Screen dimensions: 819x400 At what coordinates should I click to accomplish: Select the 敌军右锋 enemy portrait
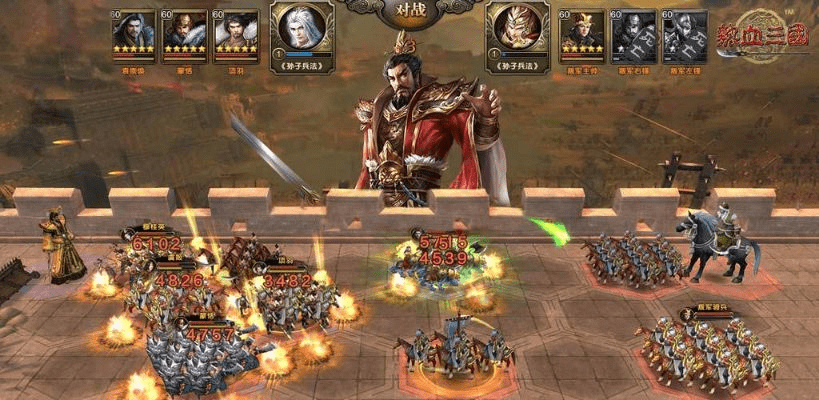click(633, 33)
